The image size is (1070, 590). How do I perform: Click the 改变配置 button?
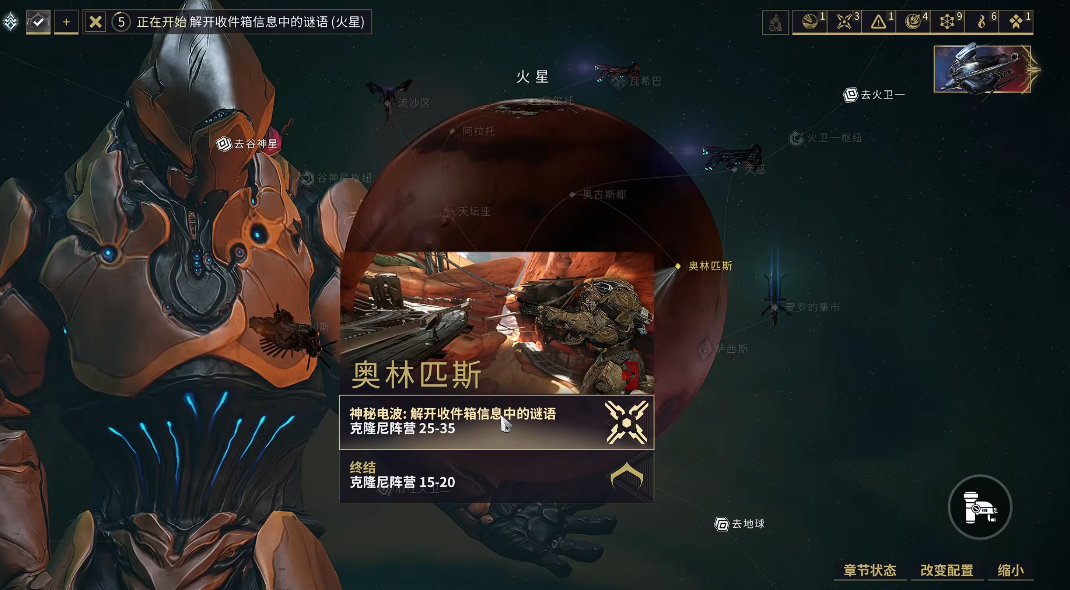click(x=946, y=570)
